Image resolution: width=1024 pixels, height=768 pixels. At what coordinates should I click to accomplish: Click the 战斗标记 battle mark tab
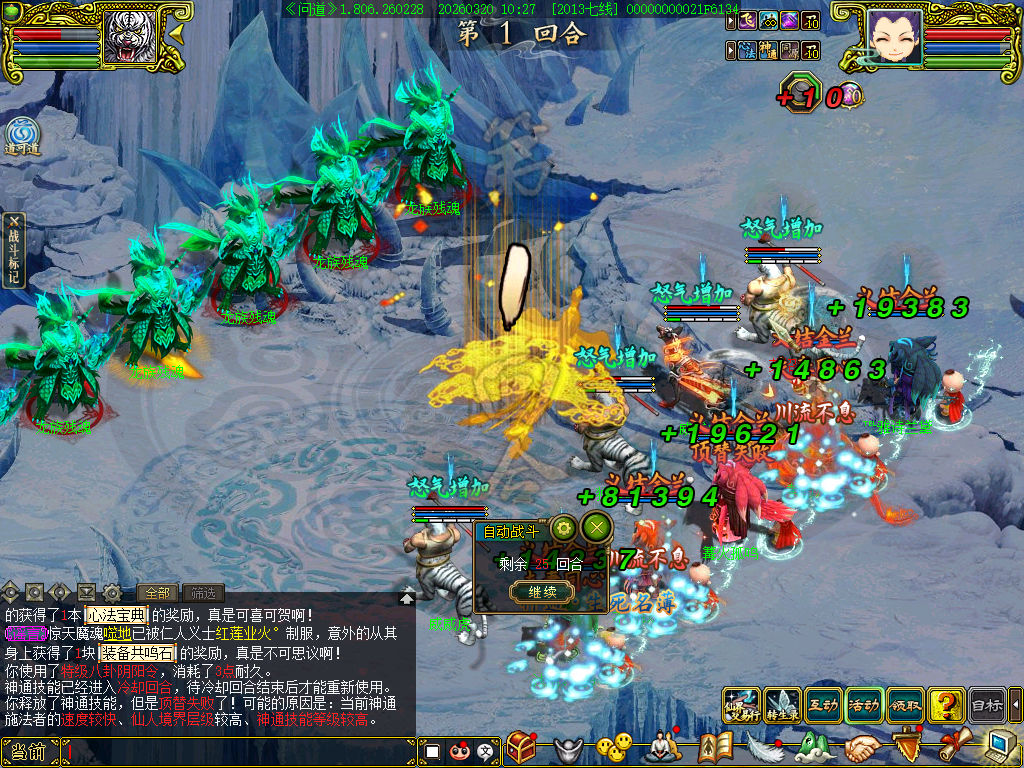pos(14,250)
